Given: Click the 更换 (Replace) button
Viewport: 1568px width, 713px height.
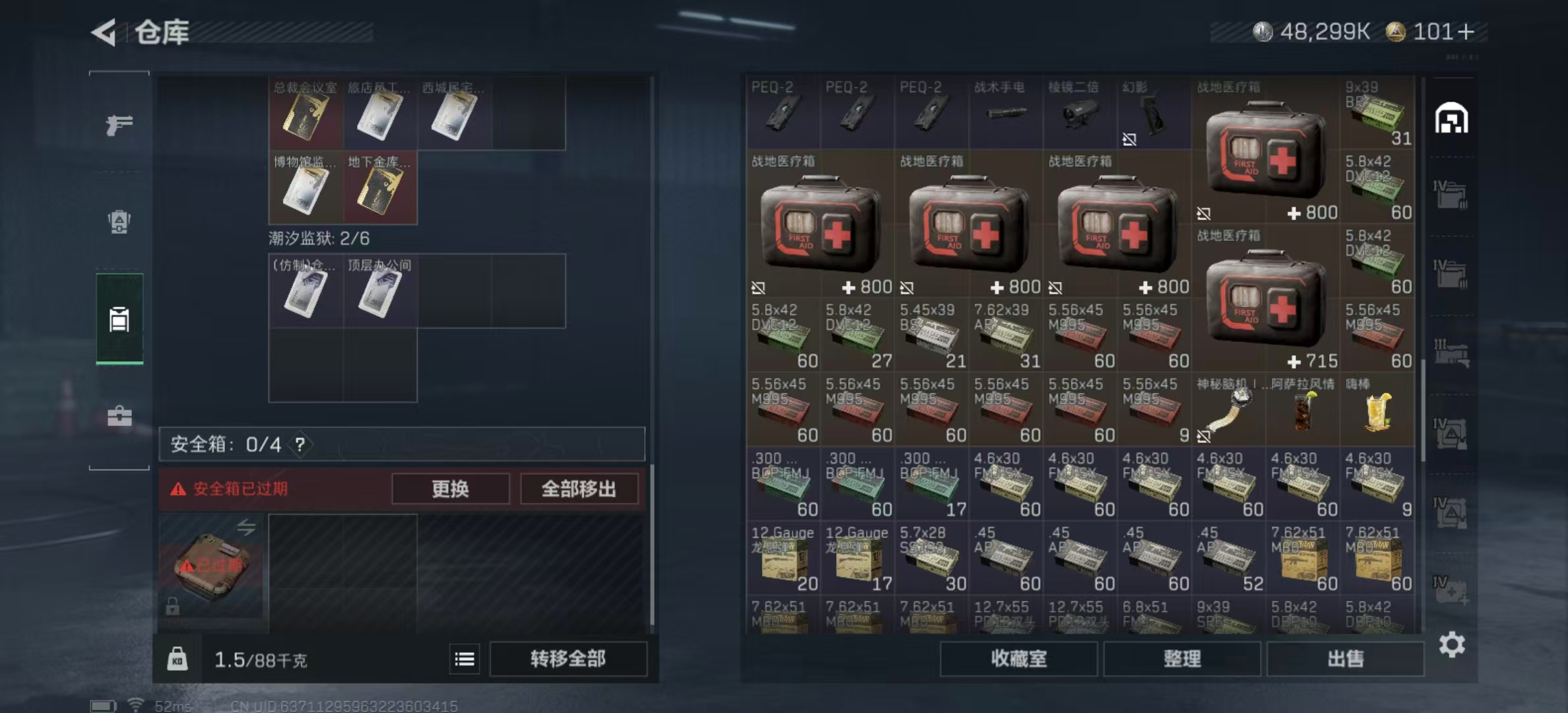Looking at the screenshot, I should (451, 489).
